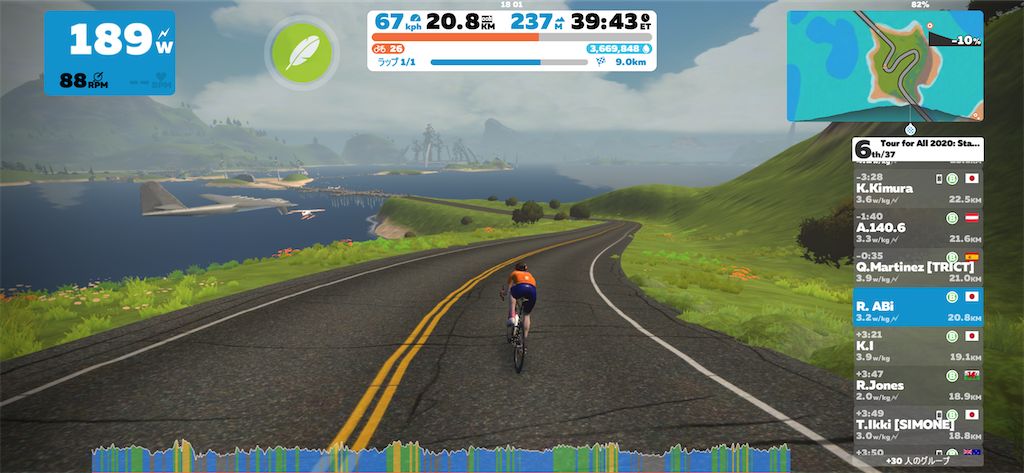The width and height of the screenshot is (1024, 473).
Task: Choose T.Ikki [SIMONE] rider row
Action: click(917, 424)
